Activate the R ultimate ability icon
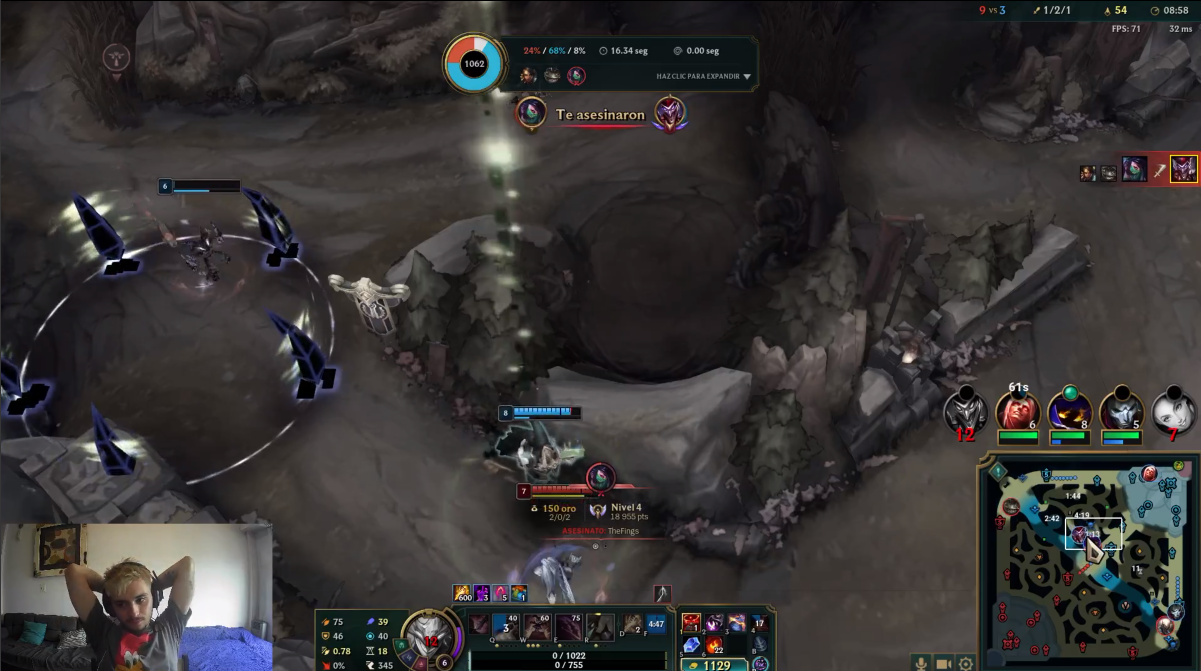Image resolution: width=1201 pixels, height=671 pixels. pyautogui.click(x=600, y=627)
